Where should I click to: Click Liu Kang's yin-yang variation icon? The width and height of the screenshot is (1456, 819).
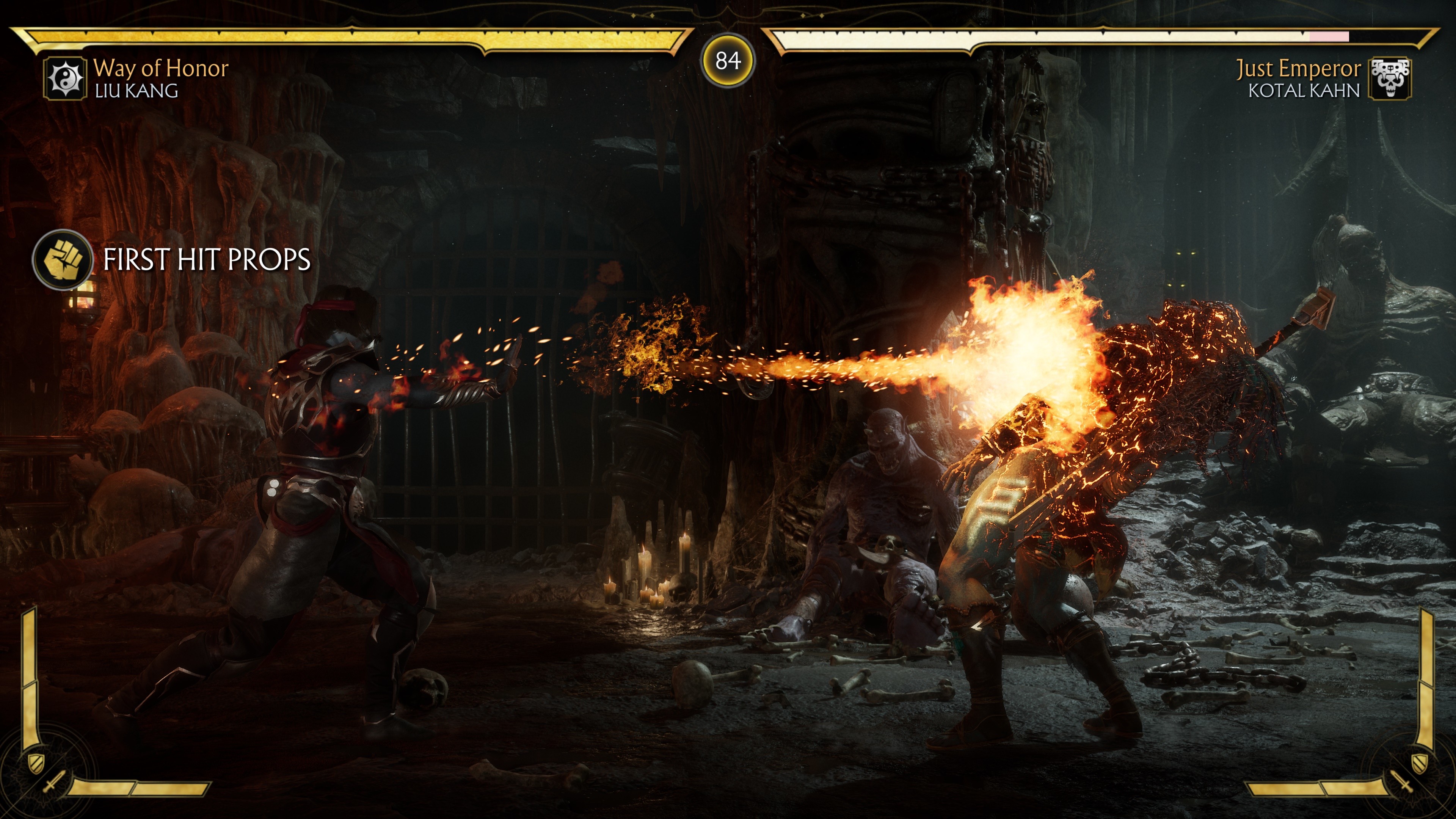(x=65, y=79)
